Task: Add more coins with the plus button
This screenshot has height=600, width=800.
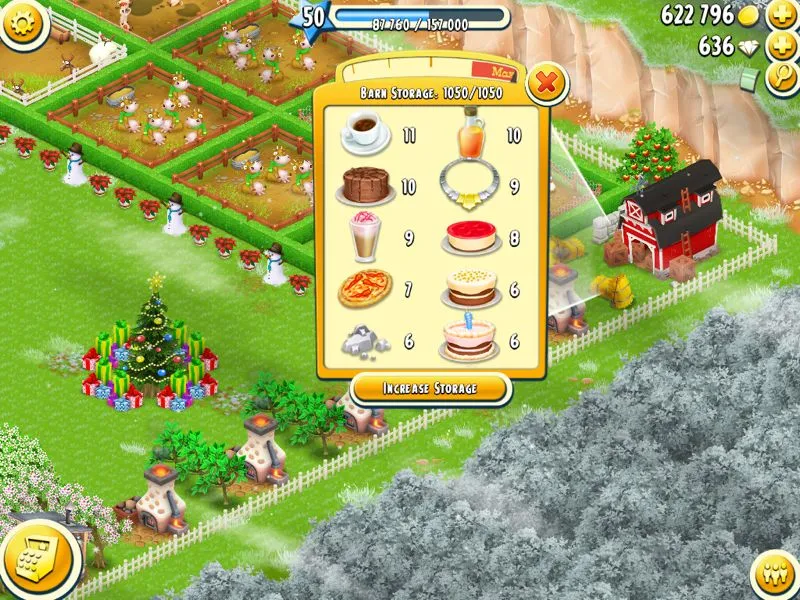Action: [781, 16]
